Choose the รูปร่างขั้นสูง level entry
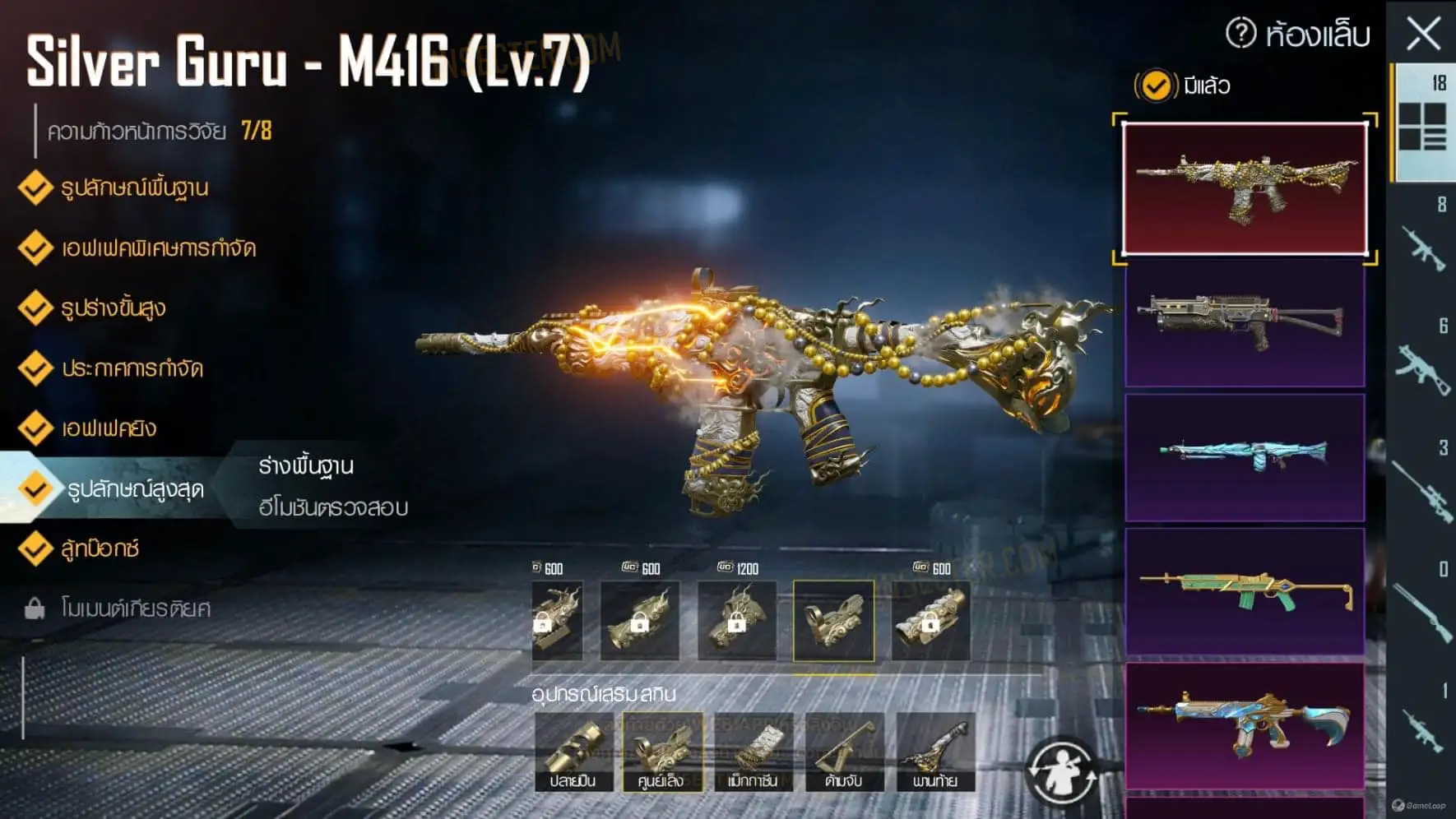Image resolution: width=1456 pixels, height=819 pixels. pyautogui.click(x=113, y=308)
